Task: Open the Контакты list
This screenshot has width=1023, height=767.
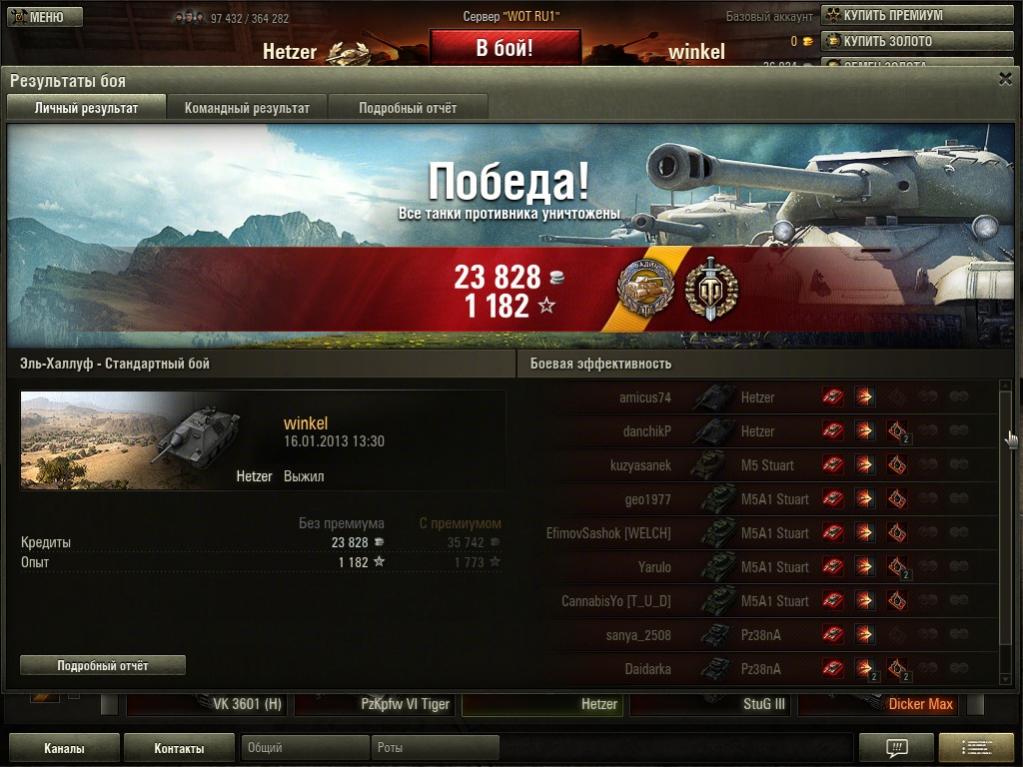Action: [x=179, y=748]
